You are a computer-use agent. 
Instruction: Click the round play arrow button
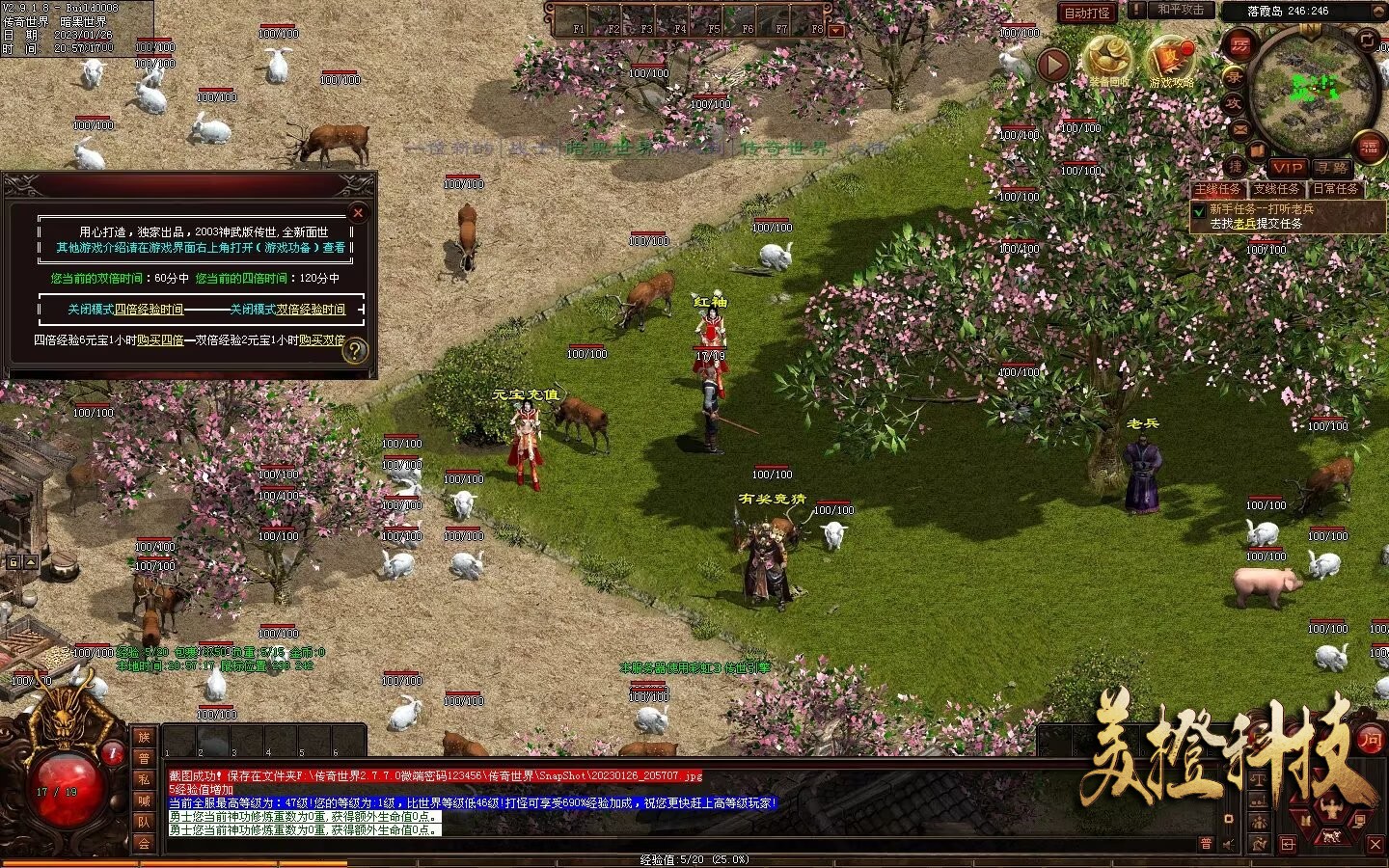tap(1054, 65)
